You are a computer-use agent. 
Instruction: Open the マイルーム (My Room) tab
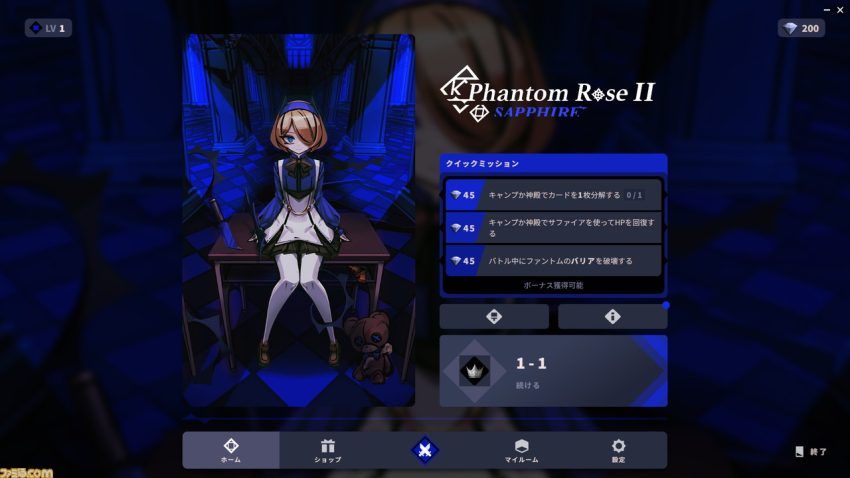[x=521, y=450]
